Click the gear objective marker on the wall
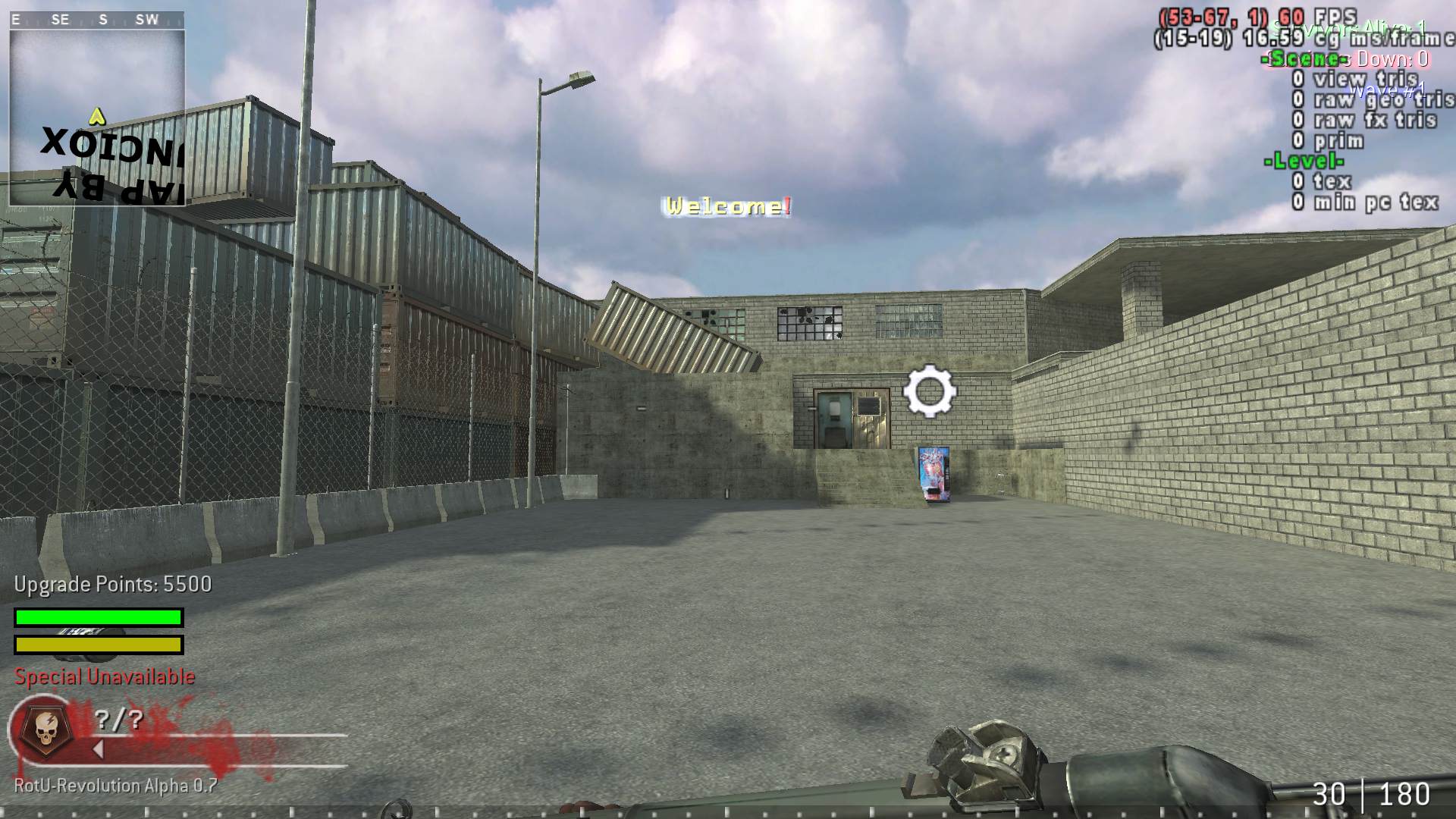Screen dimensions: 1456x819 [931, 390]
